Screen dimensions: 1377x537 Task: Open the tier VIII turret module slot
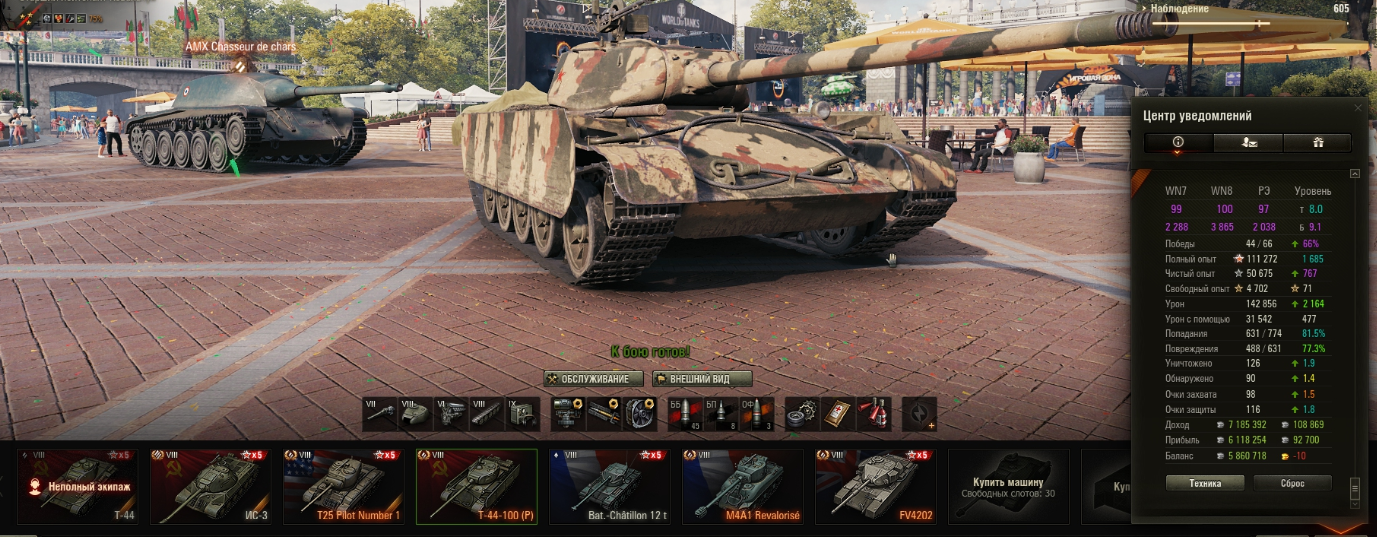(x=415, y=414)
